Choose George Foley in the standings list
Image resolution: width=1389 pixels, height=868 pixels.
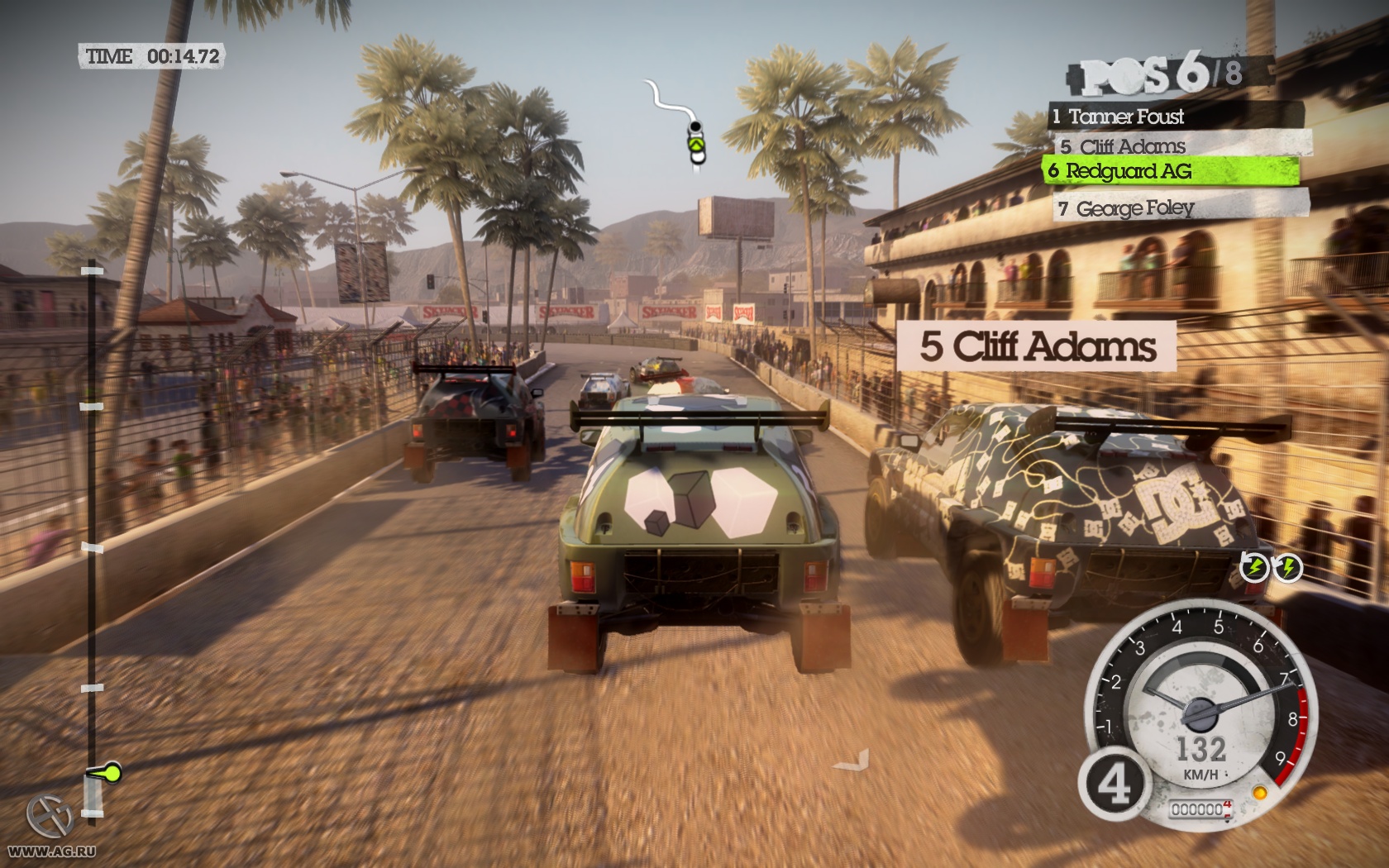coord(1181,207)
